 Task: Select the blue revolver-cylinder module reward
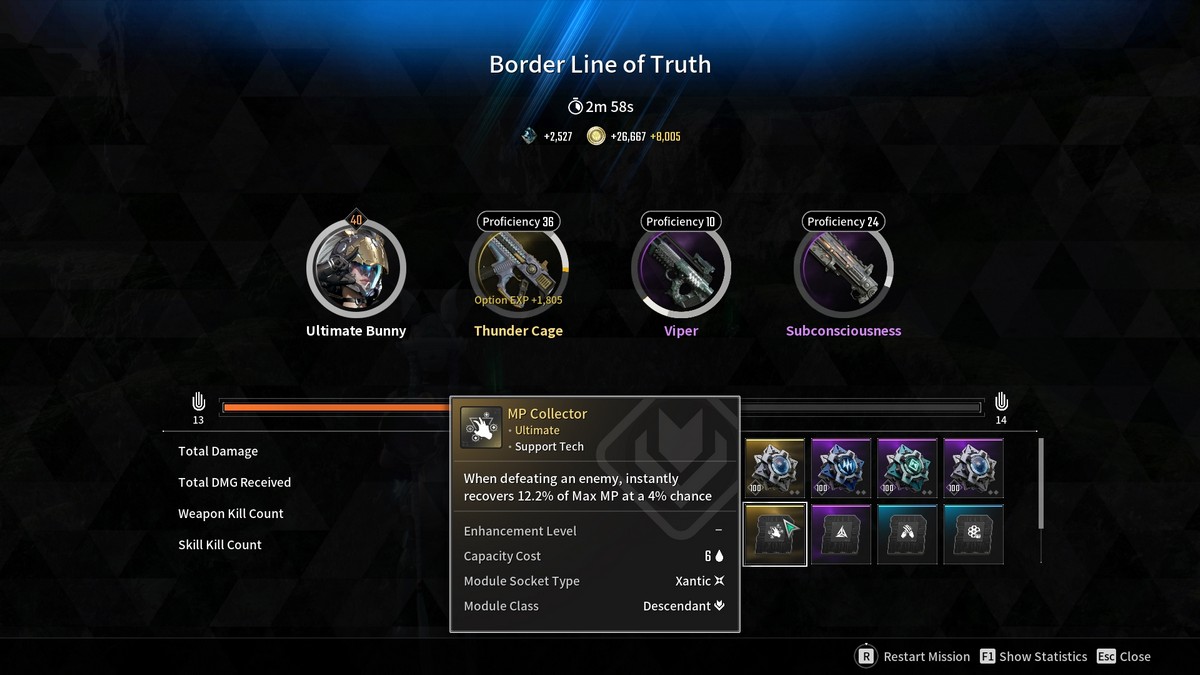[973, 534]
